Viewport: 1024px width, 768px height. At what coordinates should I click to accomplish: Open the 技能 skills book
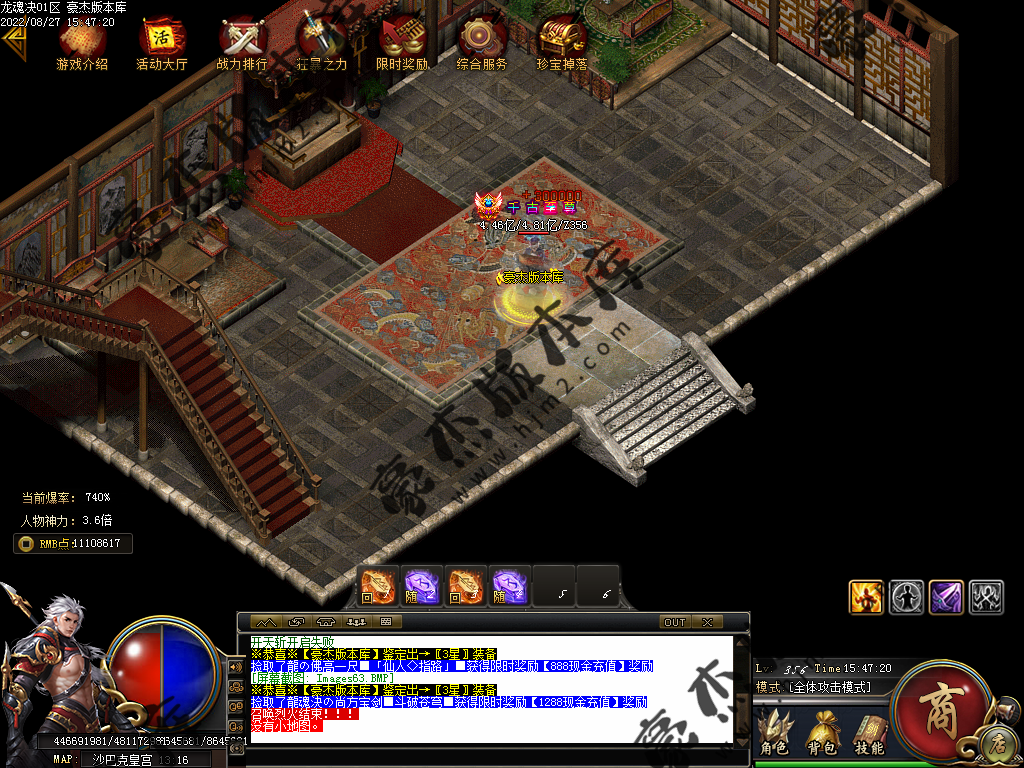click(869, 733)
